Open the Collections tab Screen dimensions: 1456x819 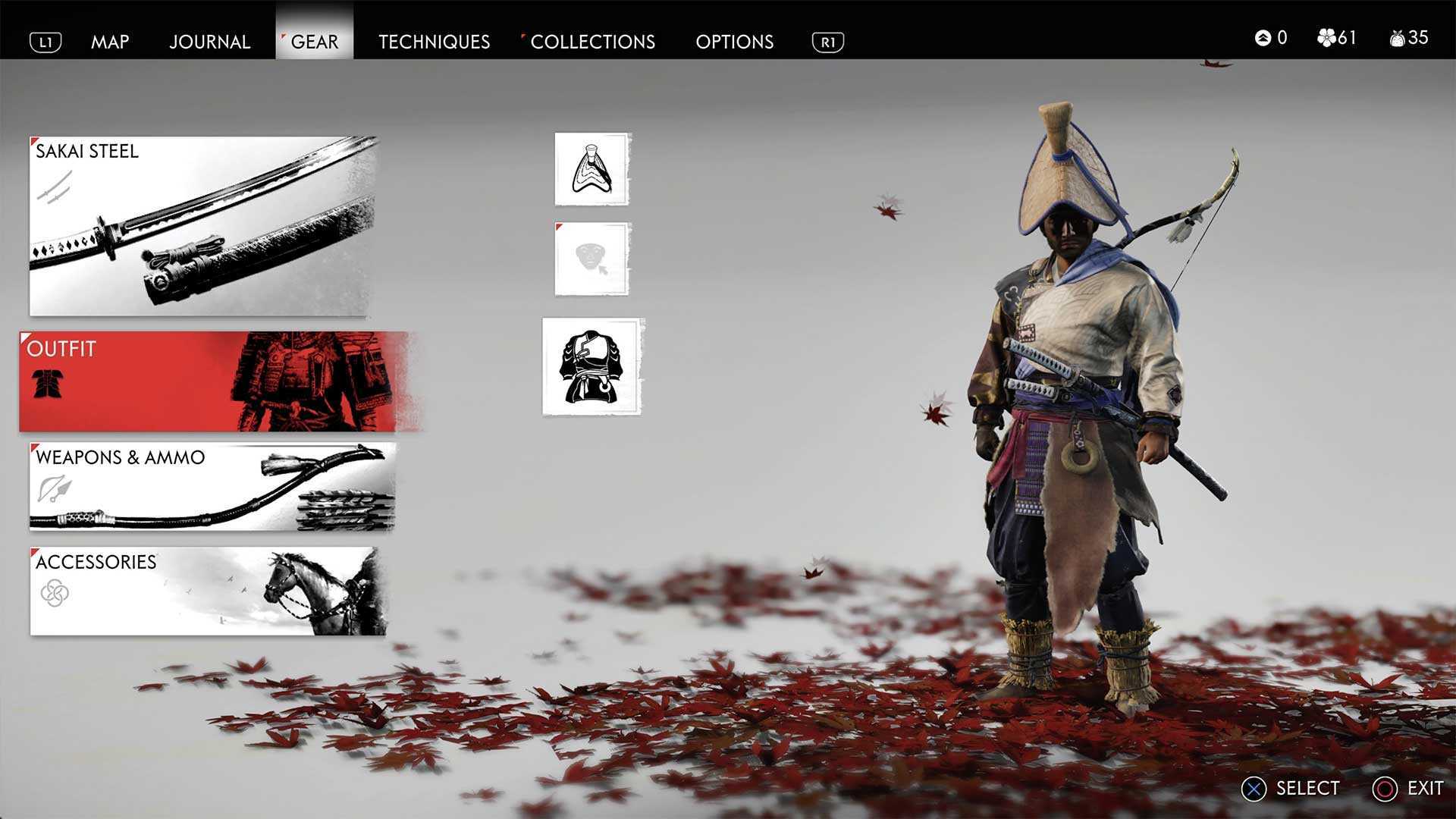[x=592, y=42]
